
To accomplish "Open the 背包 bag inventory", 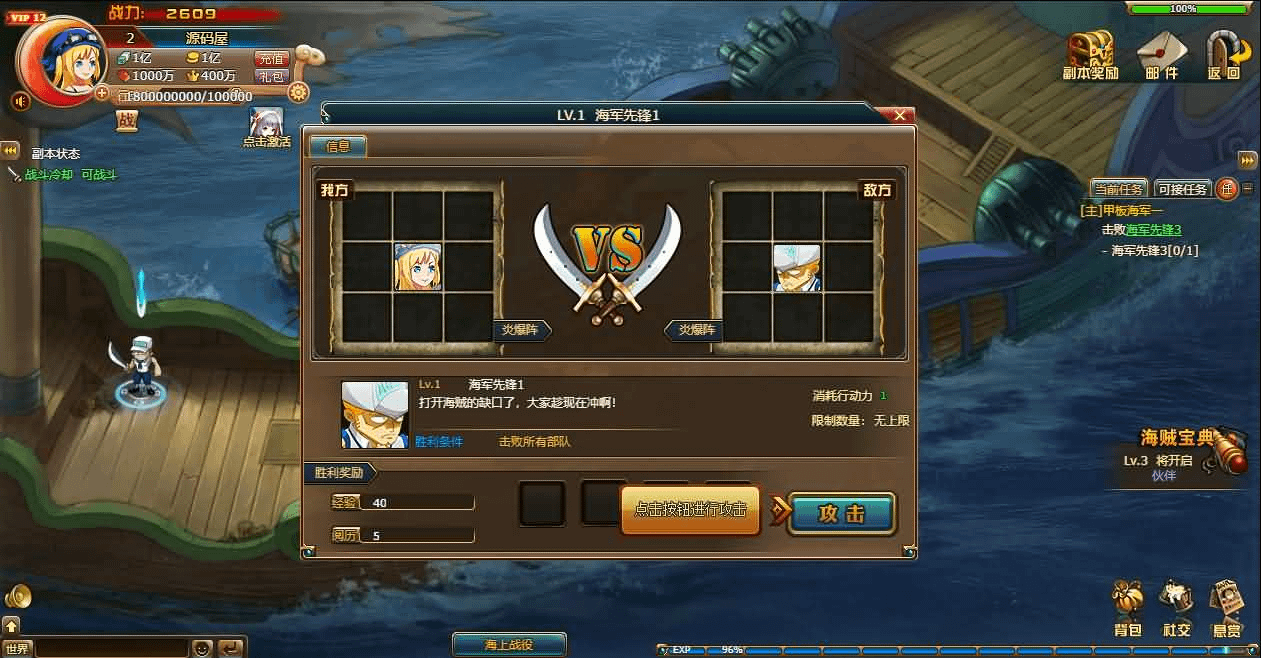I will tap(1128, 604).
